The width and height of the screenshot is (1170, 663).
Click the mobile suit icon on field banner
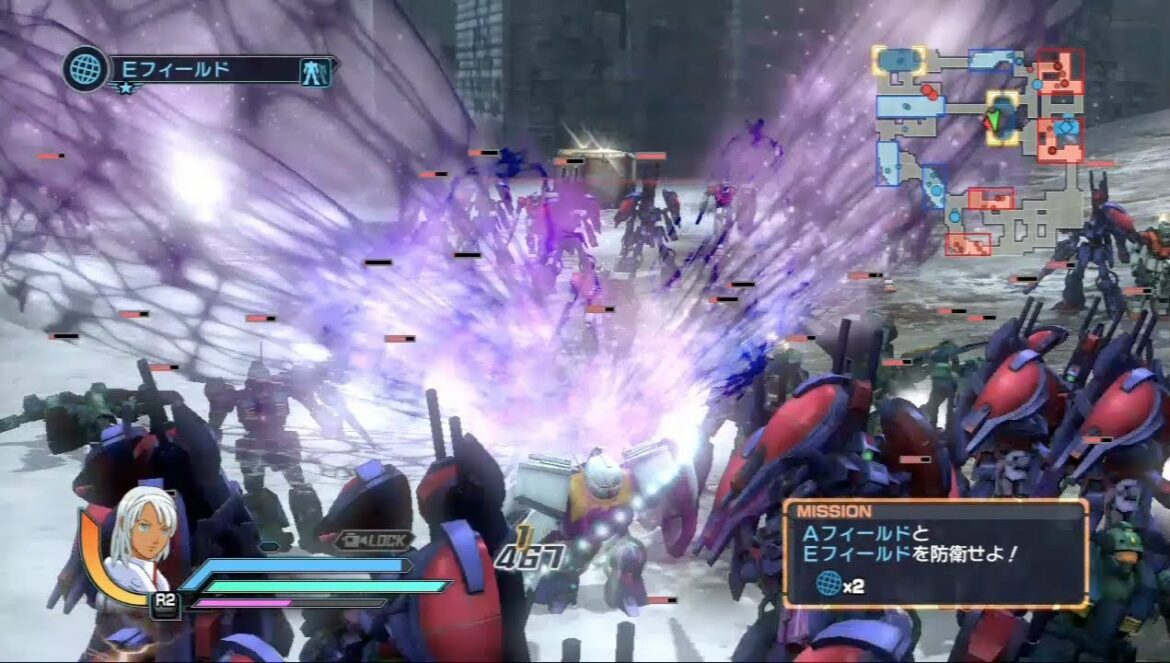[314, 70]
